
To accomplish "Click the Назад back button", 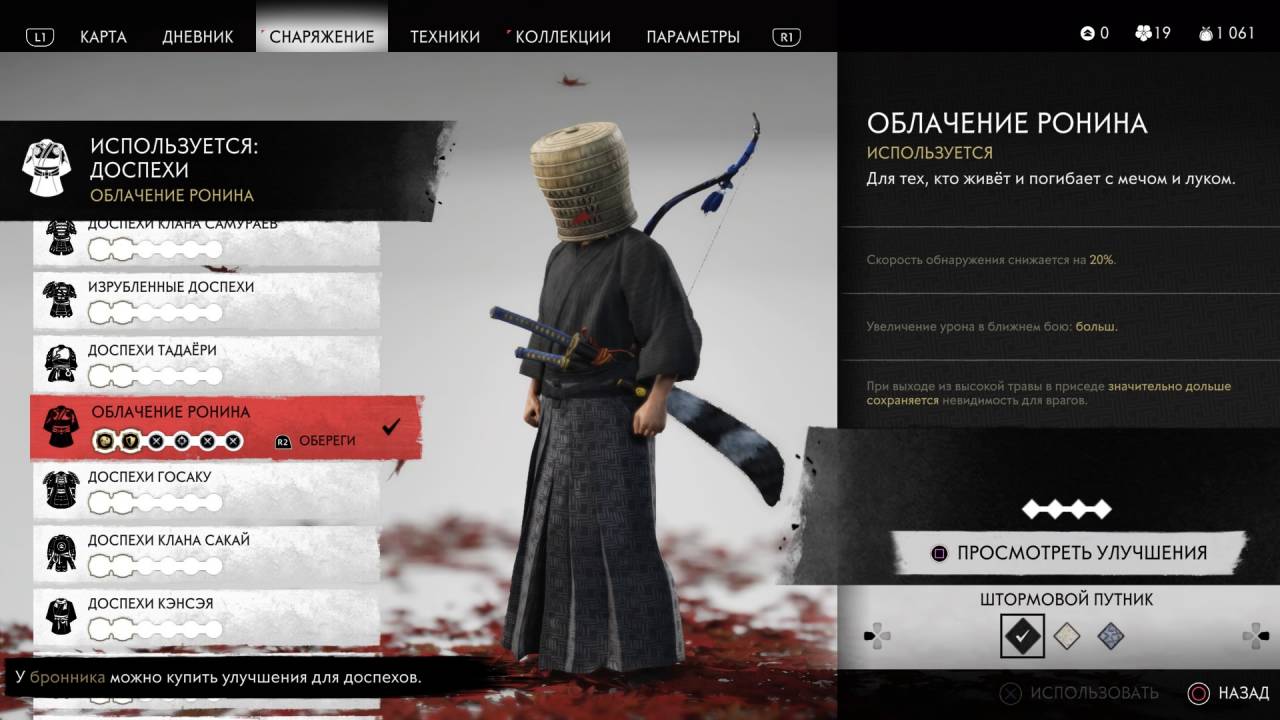I will click(1229, 693).
